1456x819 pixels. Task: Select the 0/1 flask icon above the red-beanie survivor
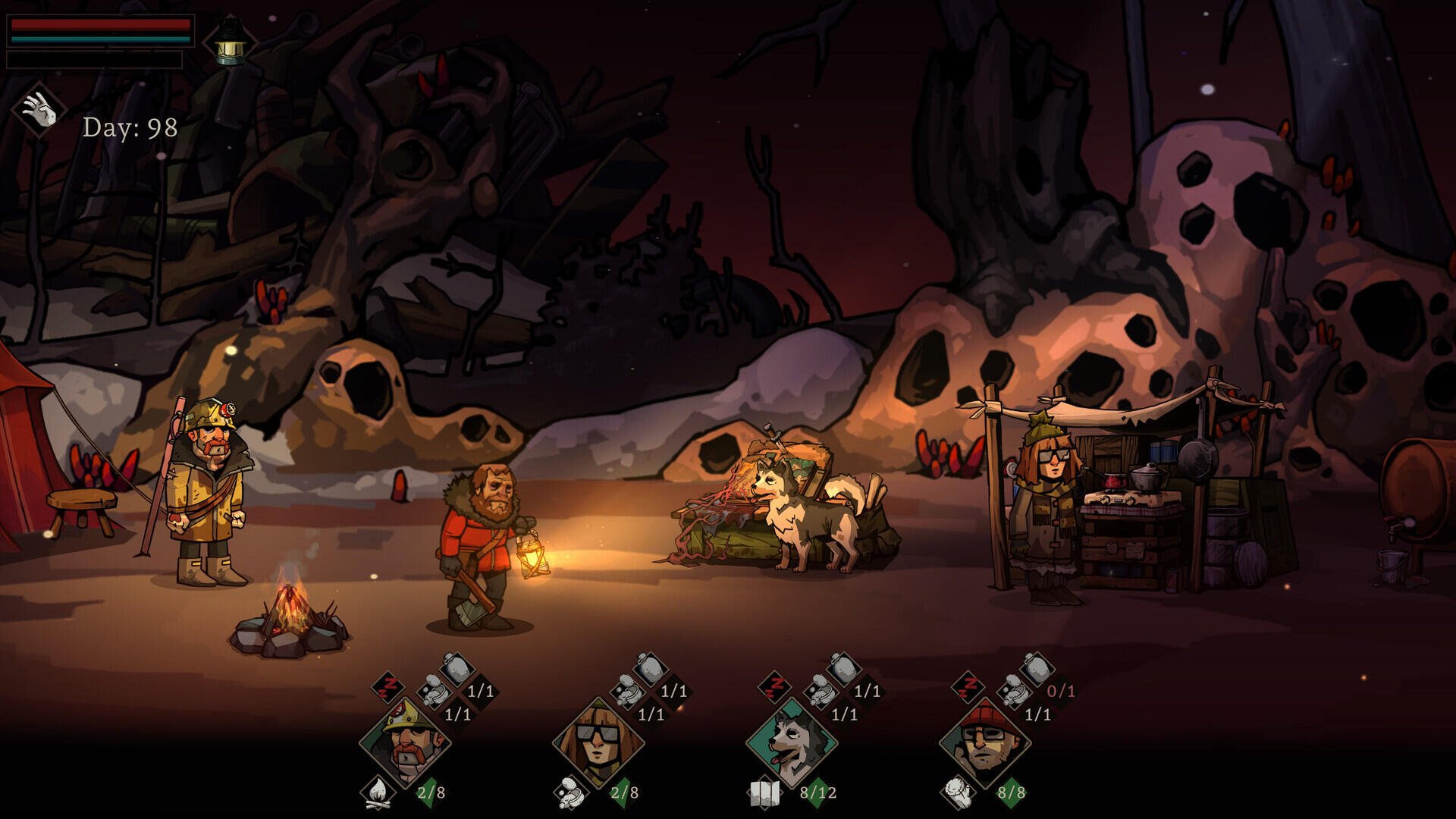pyautogui.click(x=1038, y=669)
